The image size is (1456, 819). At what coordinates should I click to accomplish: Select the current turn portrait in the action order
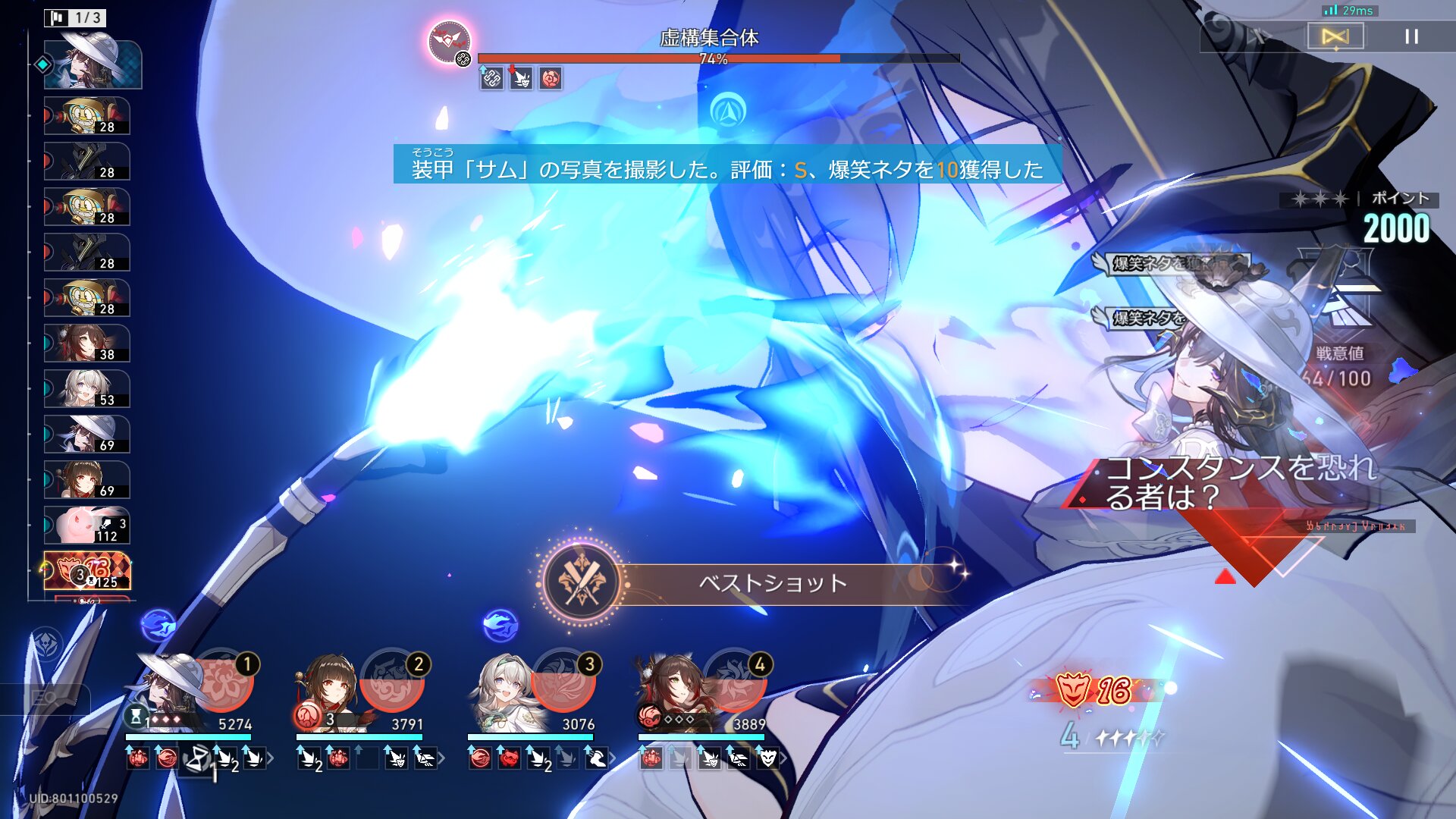93,64
